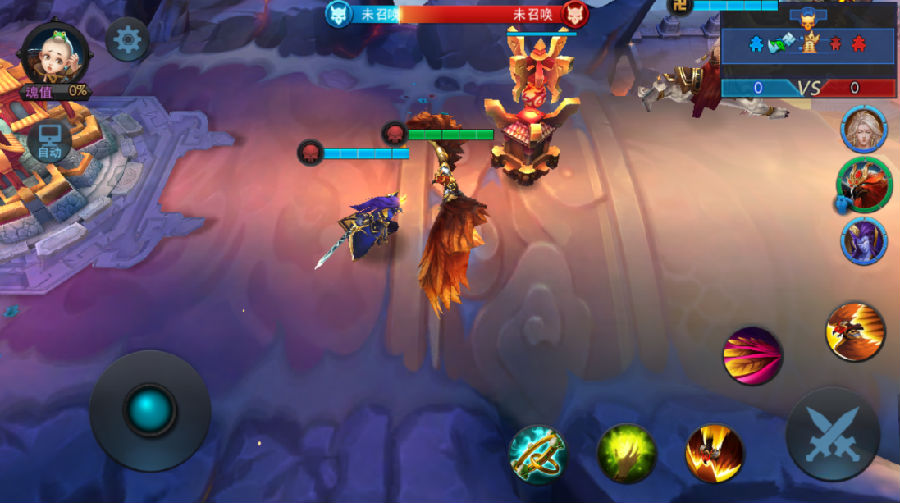Activate the pink feather slash skill

[x=752, y=356]
